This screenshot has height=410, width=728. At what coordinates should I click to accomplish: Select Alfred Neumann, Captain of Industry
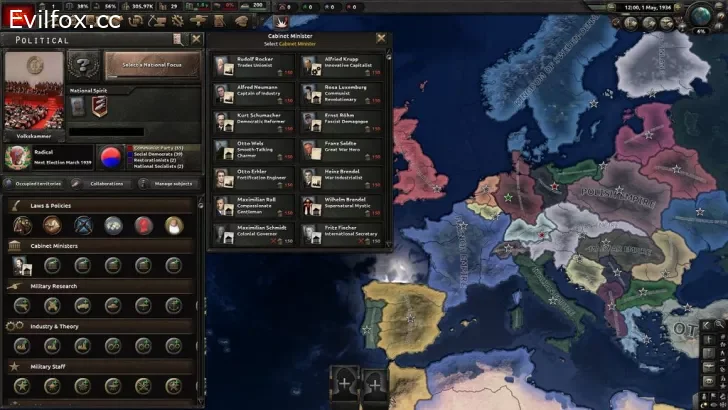tap(252, 94)
